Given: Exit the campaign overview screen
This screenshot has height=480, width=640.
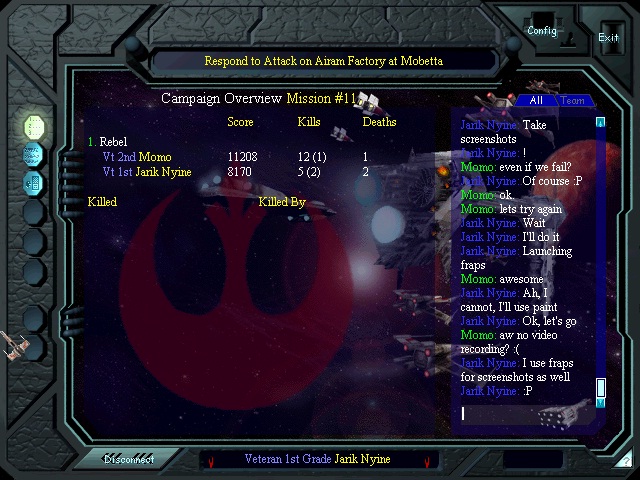Looking at the screenshot, I should point(608,37).
